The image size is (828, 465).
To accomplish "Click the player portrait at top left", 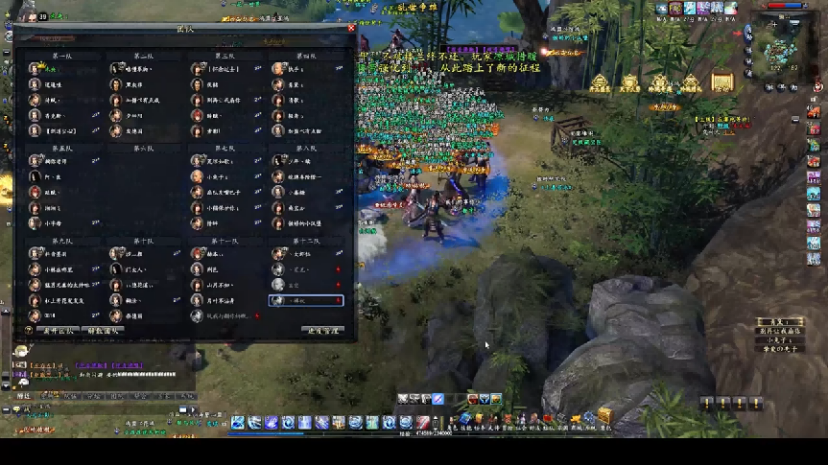I will point(30,16).
